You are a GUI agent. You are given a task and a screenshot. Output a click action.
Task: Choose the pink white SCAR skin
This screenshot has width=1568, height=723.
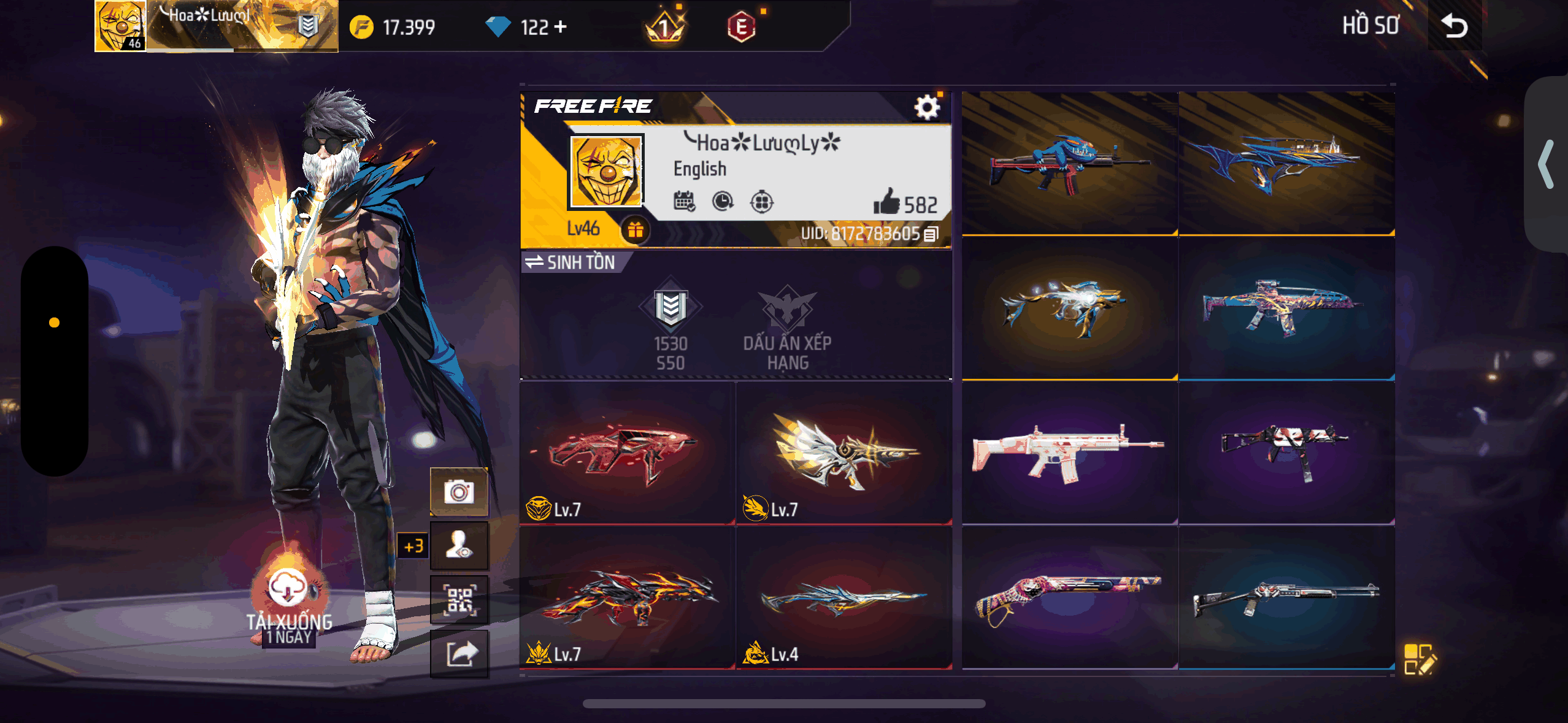point(1069,453)
